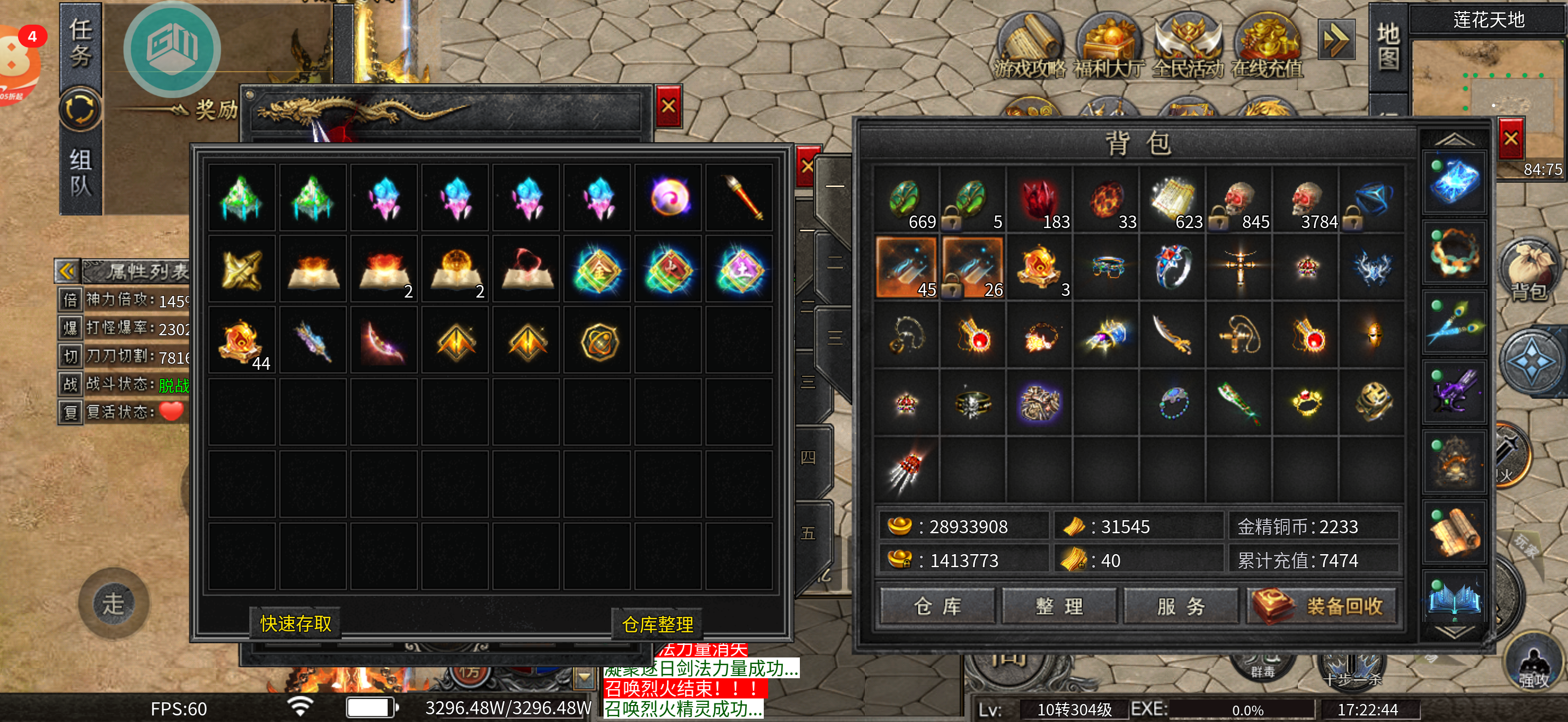
Task: Click the 快速存取 quick deposit button
Action: pos(296,624)
